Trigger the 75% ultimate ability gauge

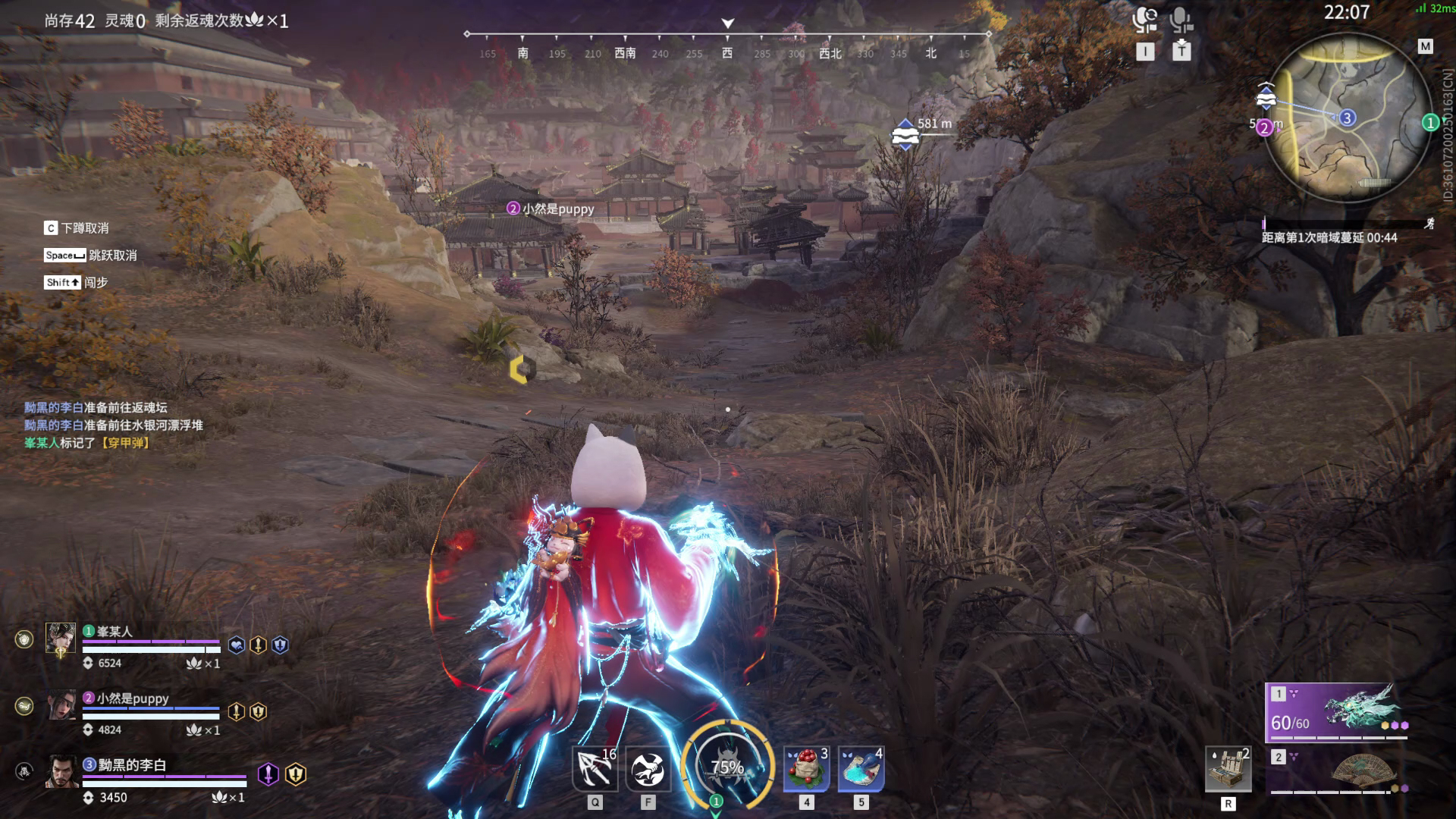point(726,766)
